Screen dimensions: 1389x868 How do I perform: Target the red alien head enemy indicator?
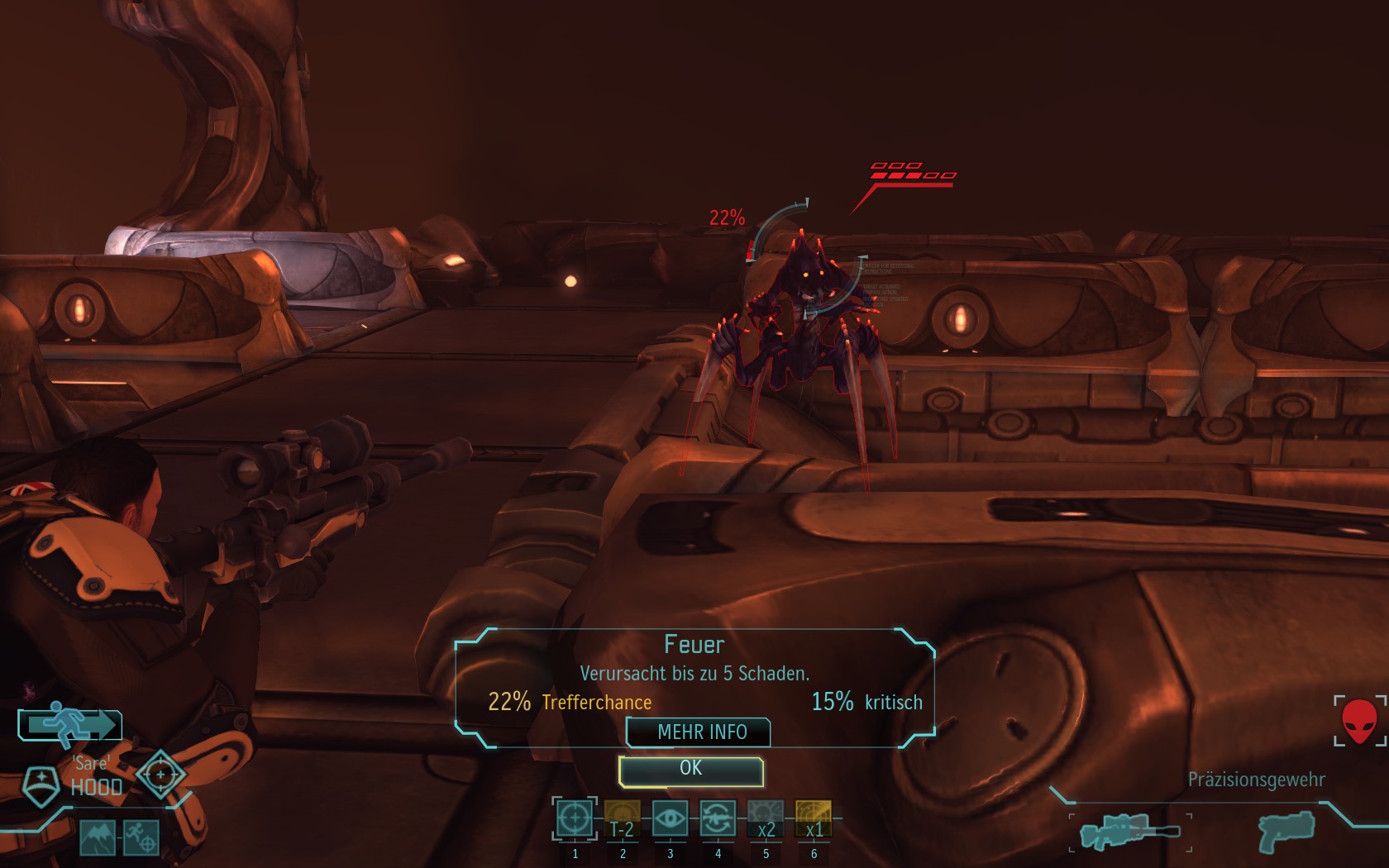[1359, 721]
